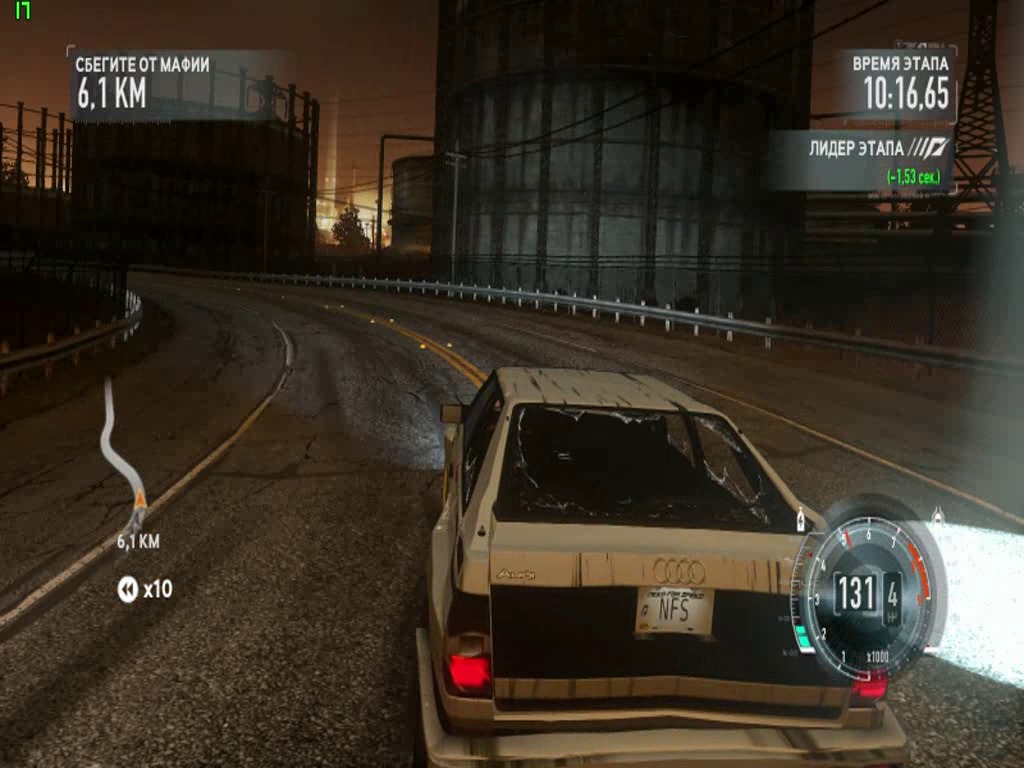Click the escape-from-mafia objective tracker
This screenshot has width=1024, height=768.
point(142,81)
